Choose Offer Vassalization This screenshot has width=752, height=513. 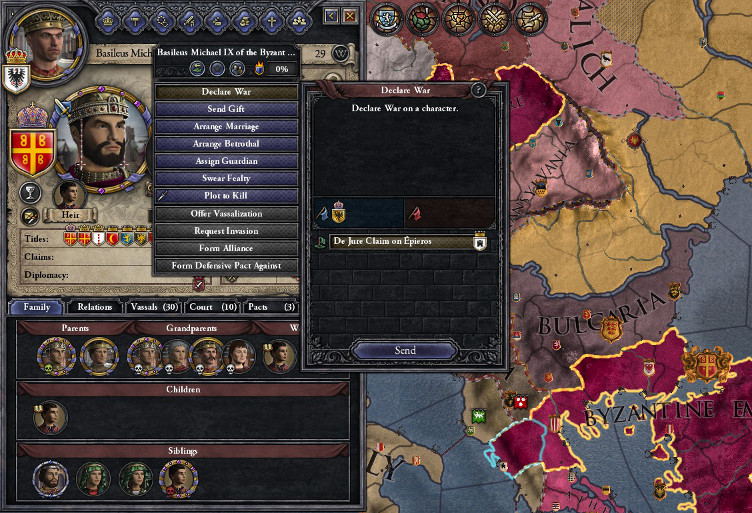[224, 213]
